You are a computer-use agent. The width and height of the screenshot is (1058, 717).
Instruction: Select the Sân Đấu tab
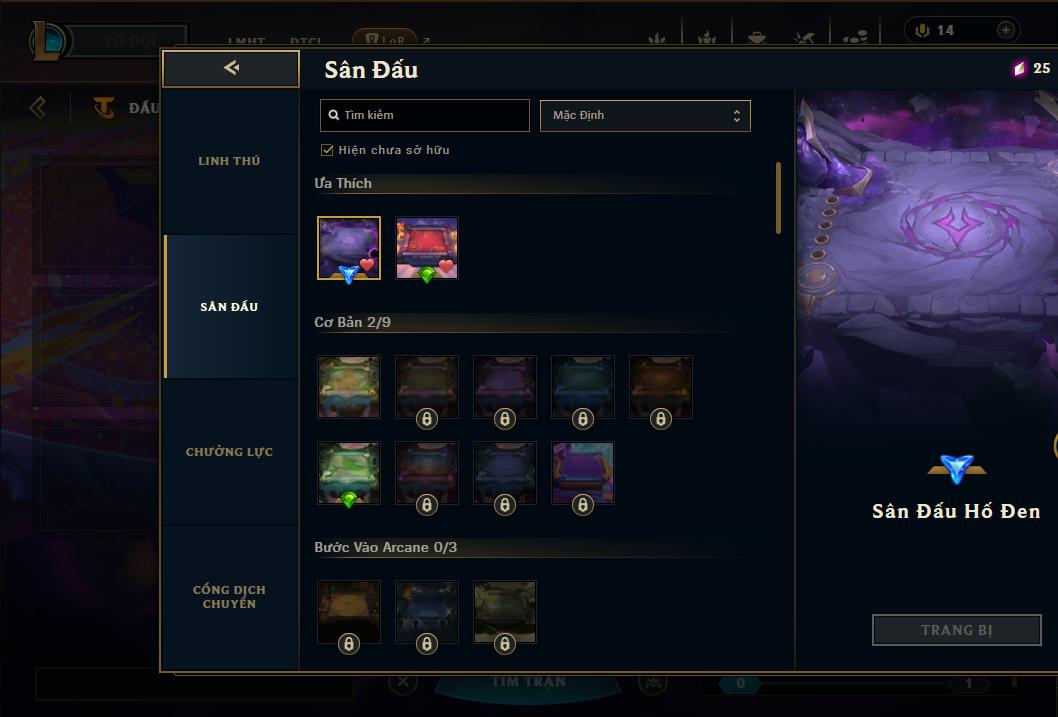(x=229, y=307)
